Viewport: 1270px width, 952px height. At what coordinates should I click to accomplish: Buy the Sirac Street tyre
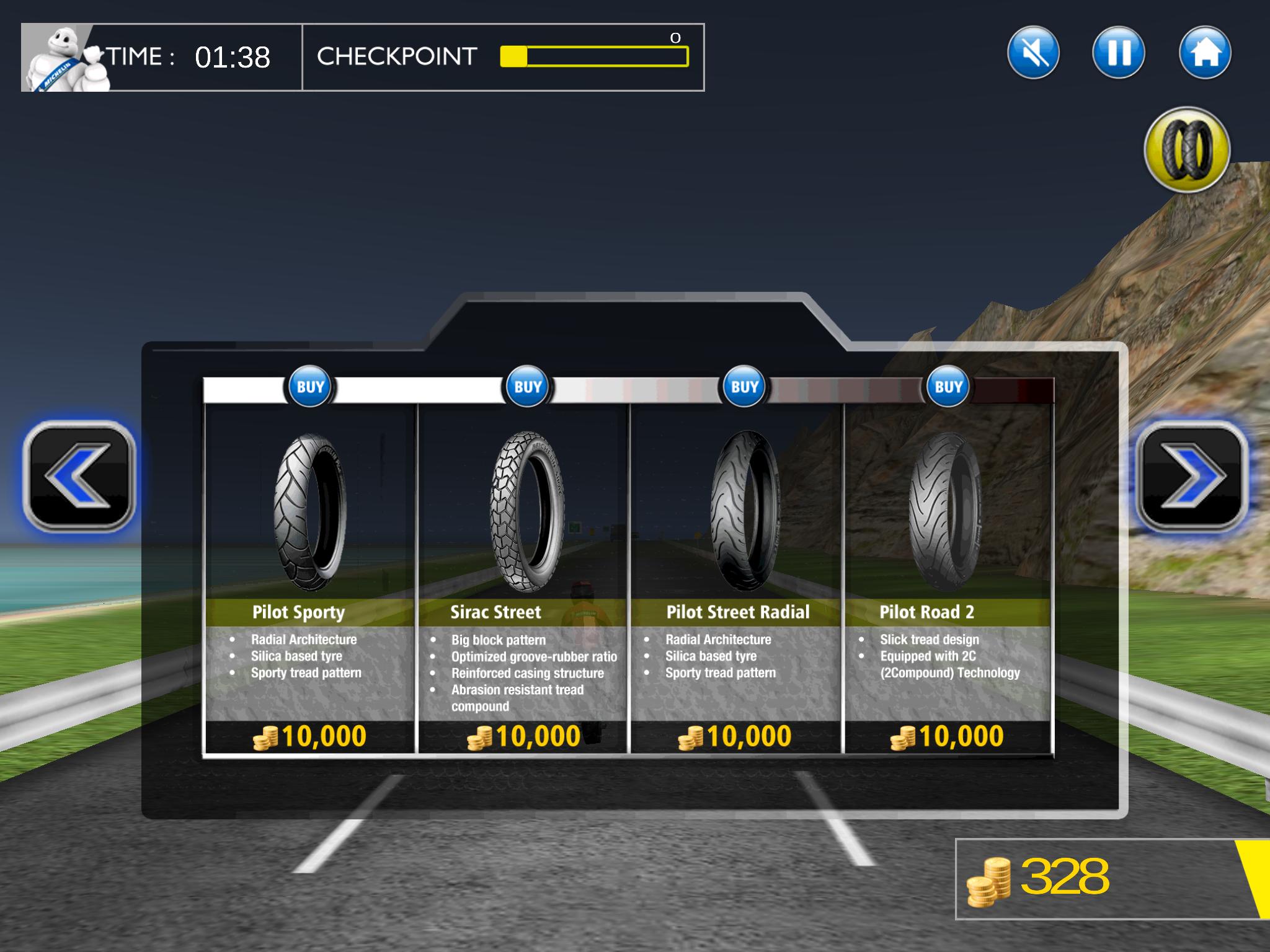coord(528,387)
